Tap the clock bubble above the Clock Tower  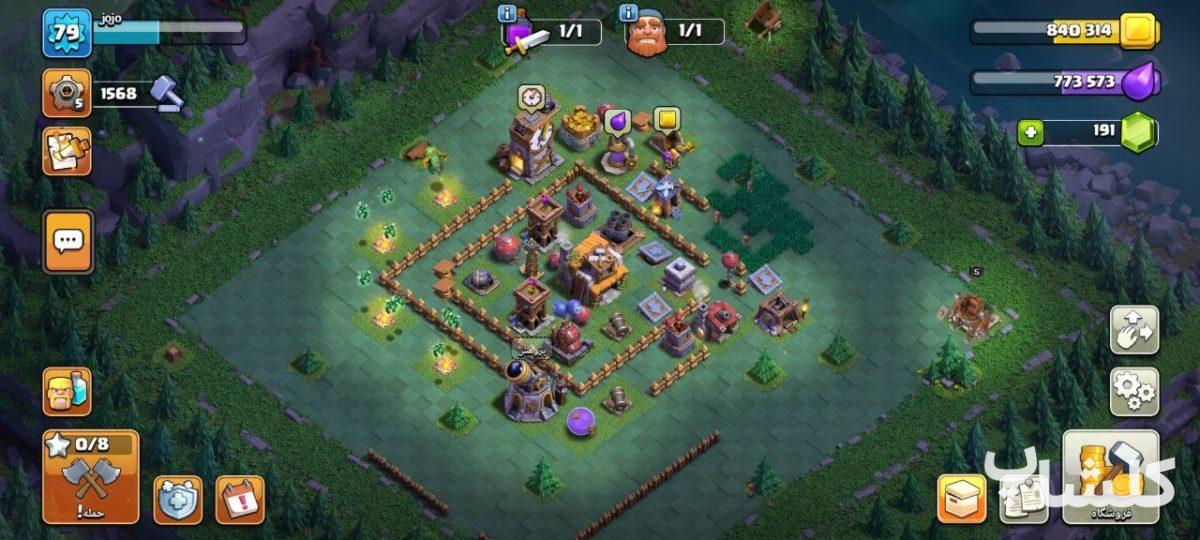pyautogui.click(x=531, y=97)
